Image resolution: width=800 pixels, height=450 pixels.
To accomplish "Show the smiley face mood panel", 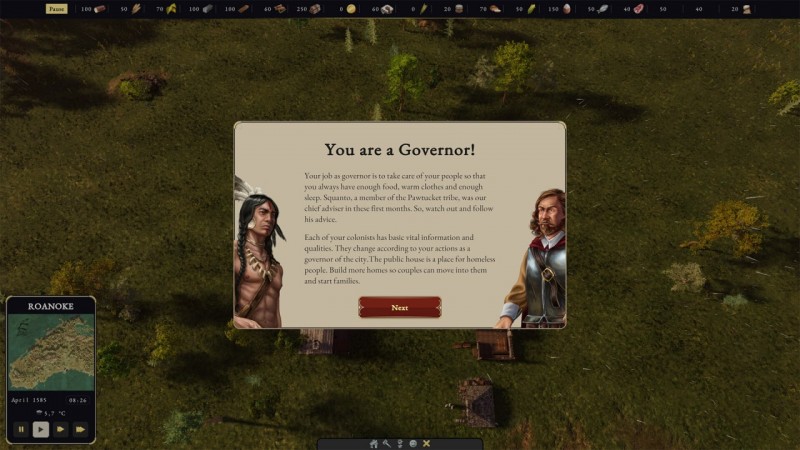I will coord(413,443).
